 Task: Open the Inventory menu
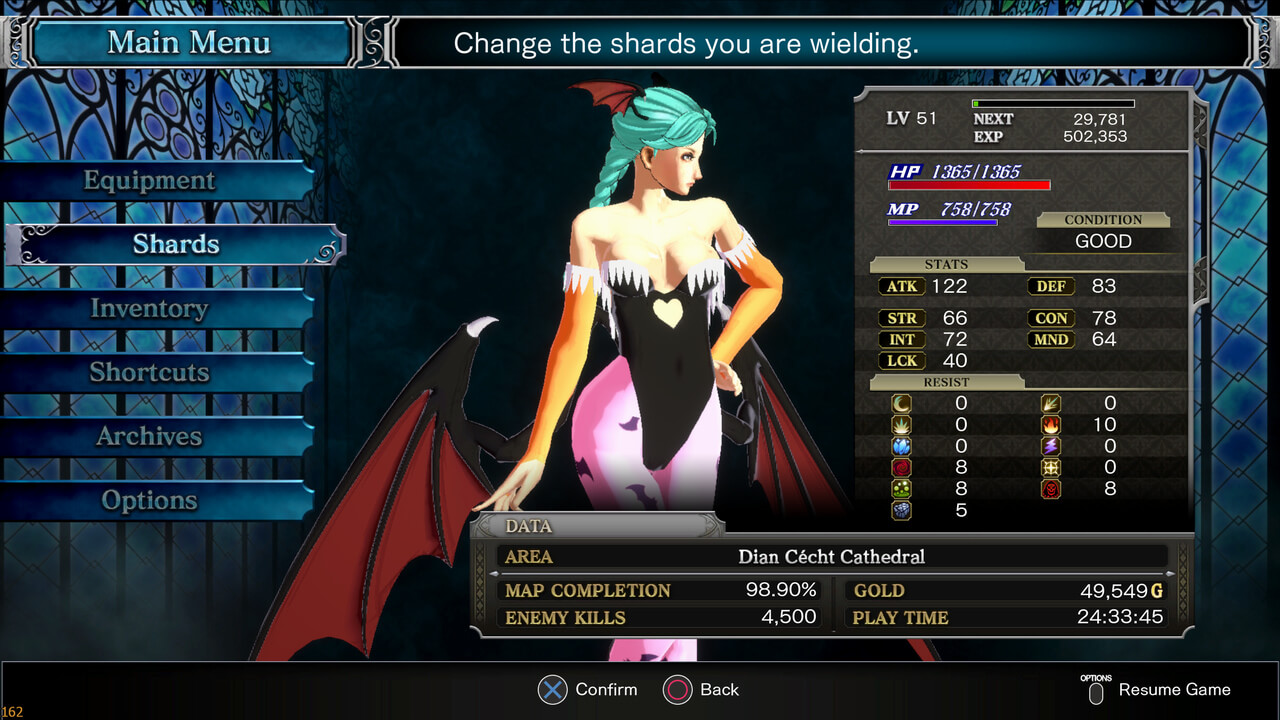click(x=150, y=309)
